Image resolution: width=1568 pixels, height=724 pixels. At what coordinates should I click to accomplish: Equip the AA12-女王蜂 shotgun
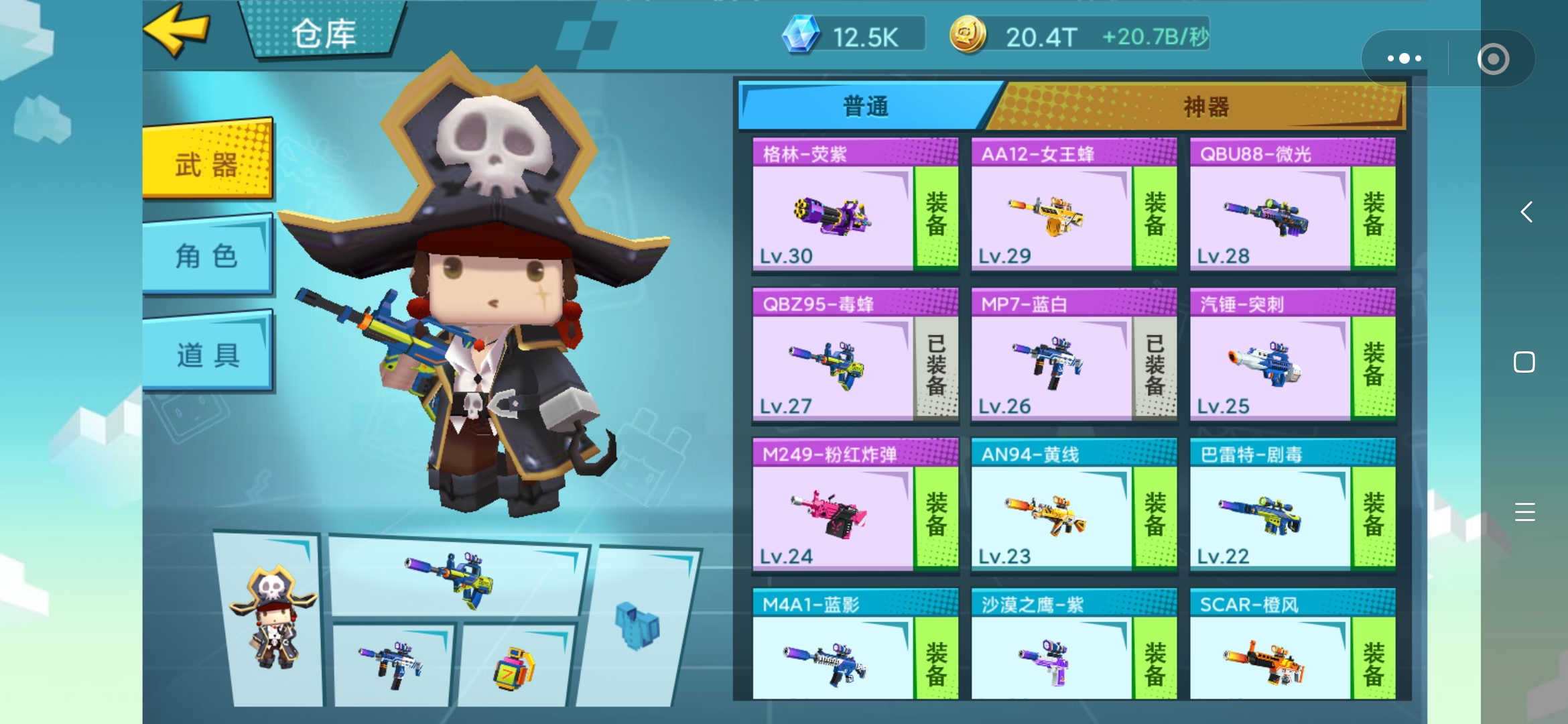[1155, 216]
